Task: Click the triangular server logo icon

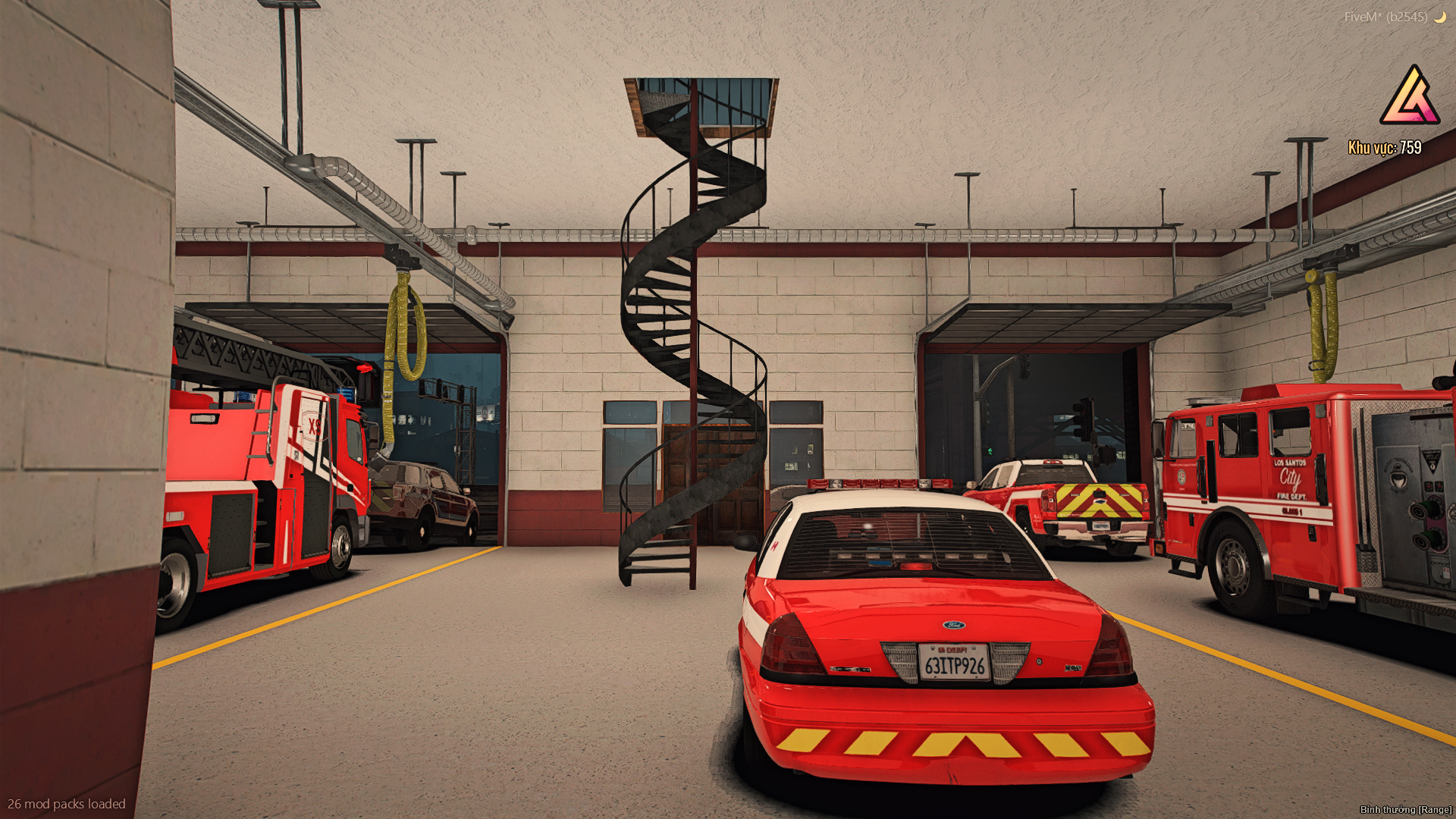Action: coord(1410,97)
